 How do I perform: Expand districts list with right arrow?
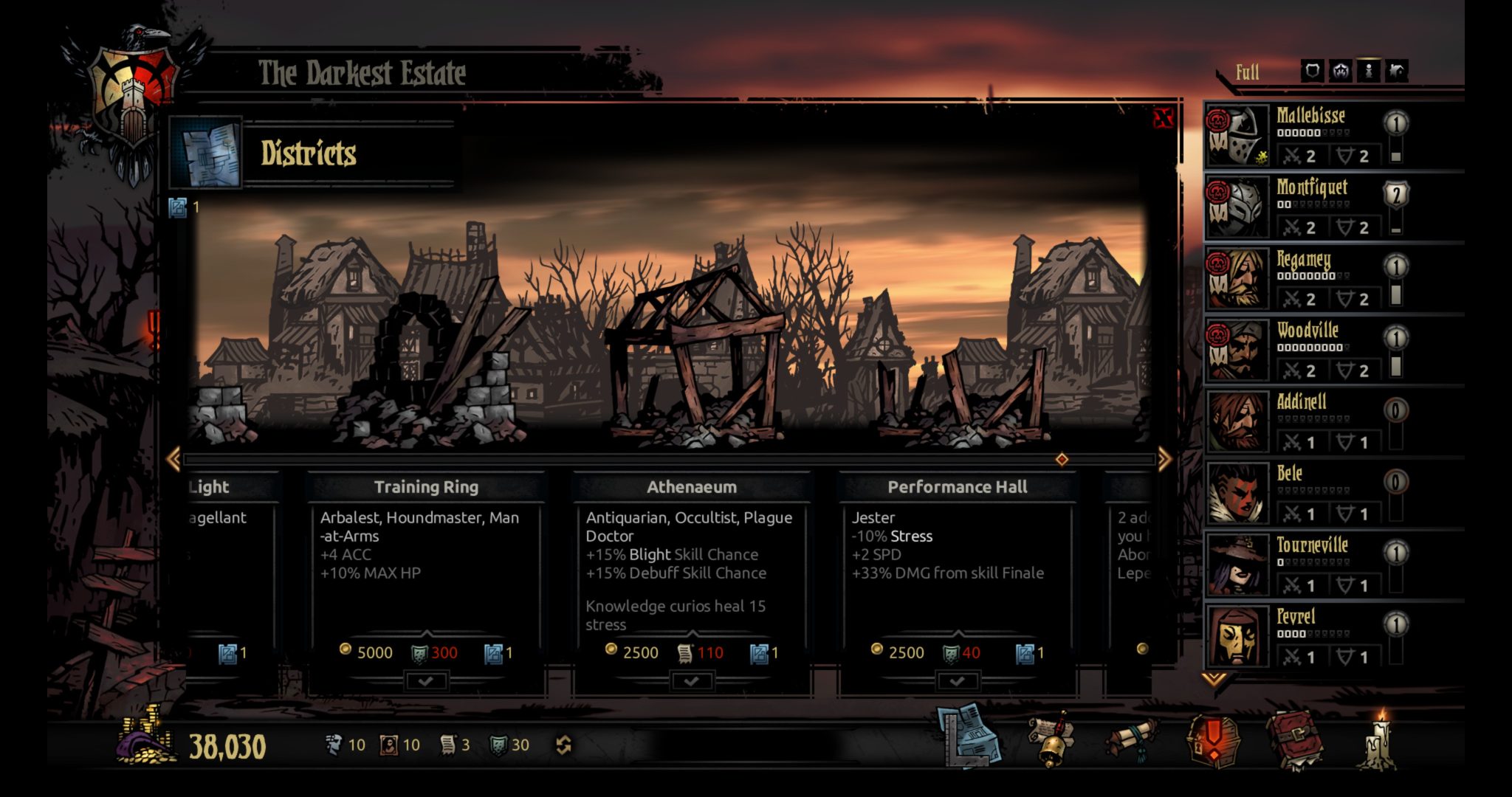pos(1166,459)
